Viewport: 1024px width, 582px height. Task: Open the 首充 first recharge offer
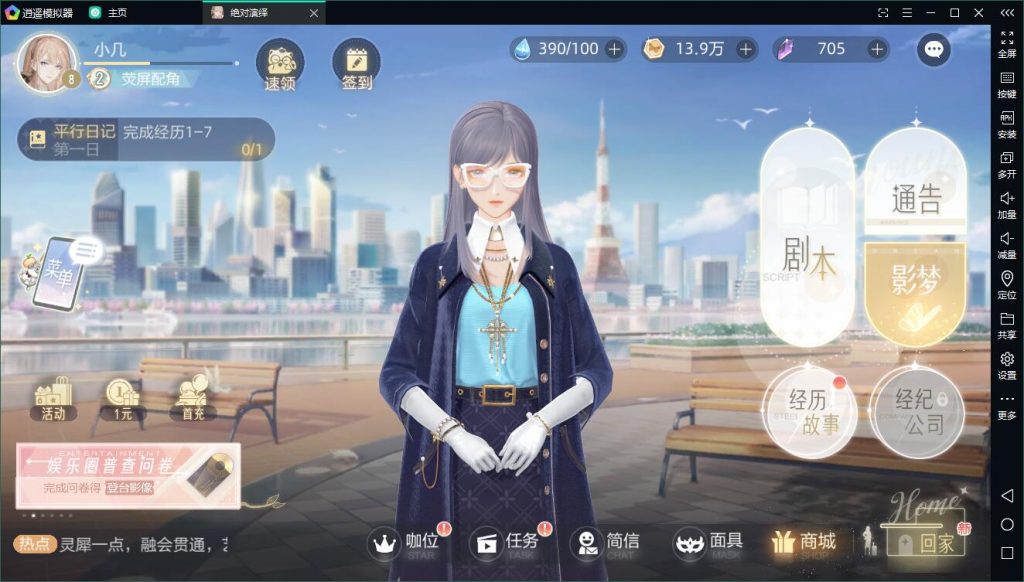pos(192,398)
